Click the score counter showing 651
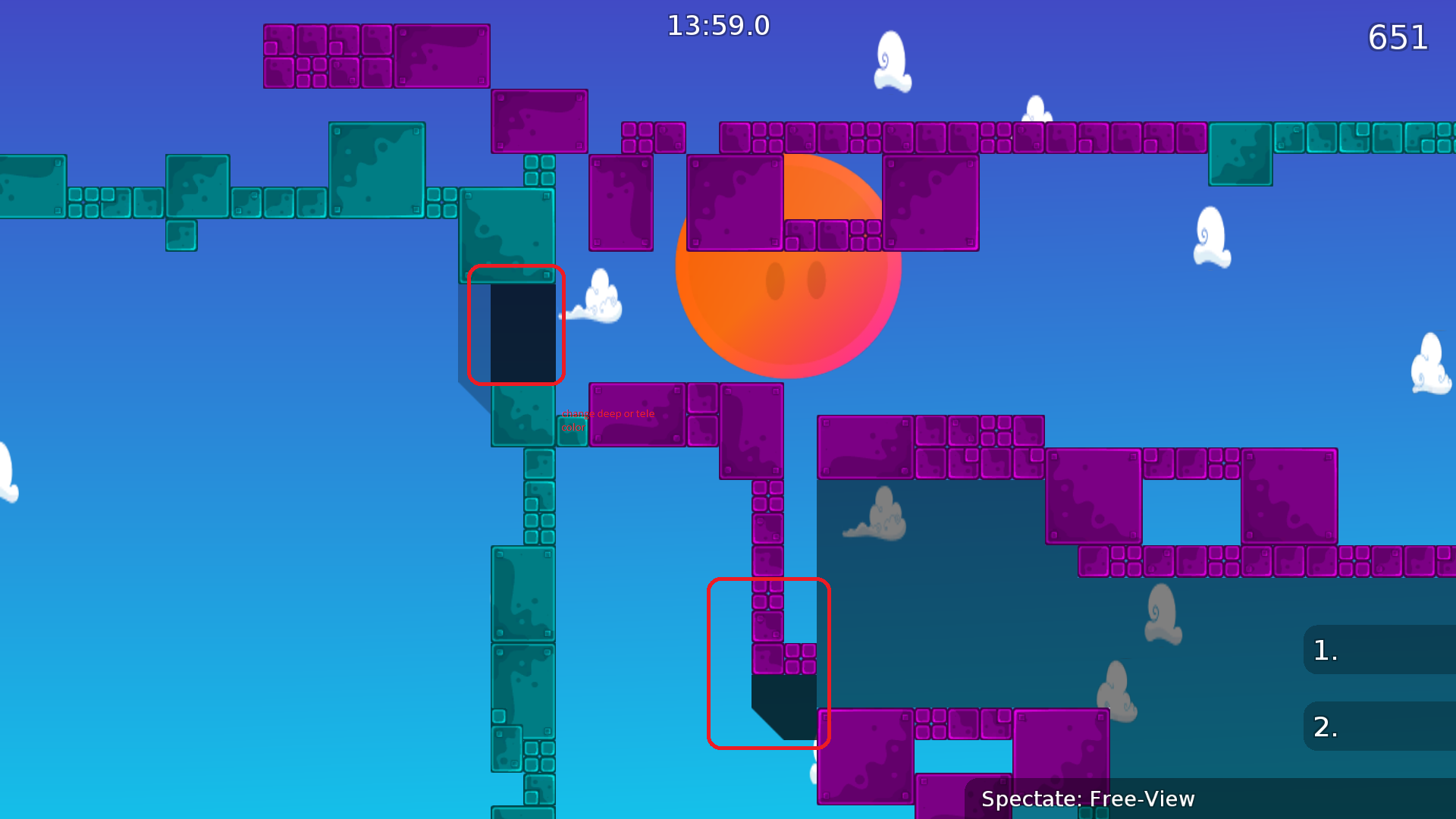This screenshot has width=1456, height=819. click(x=1398, y=38)
